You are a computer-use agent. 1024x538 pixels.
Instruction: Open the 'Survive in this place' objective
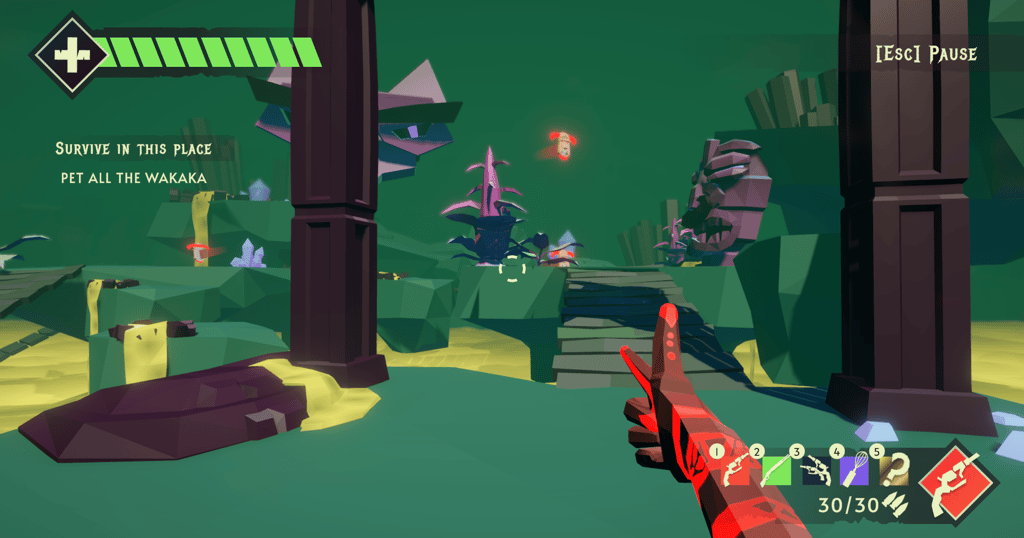pyautogui.click(x=133, y=149)
